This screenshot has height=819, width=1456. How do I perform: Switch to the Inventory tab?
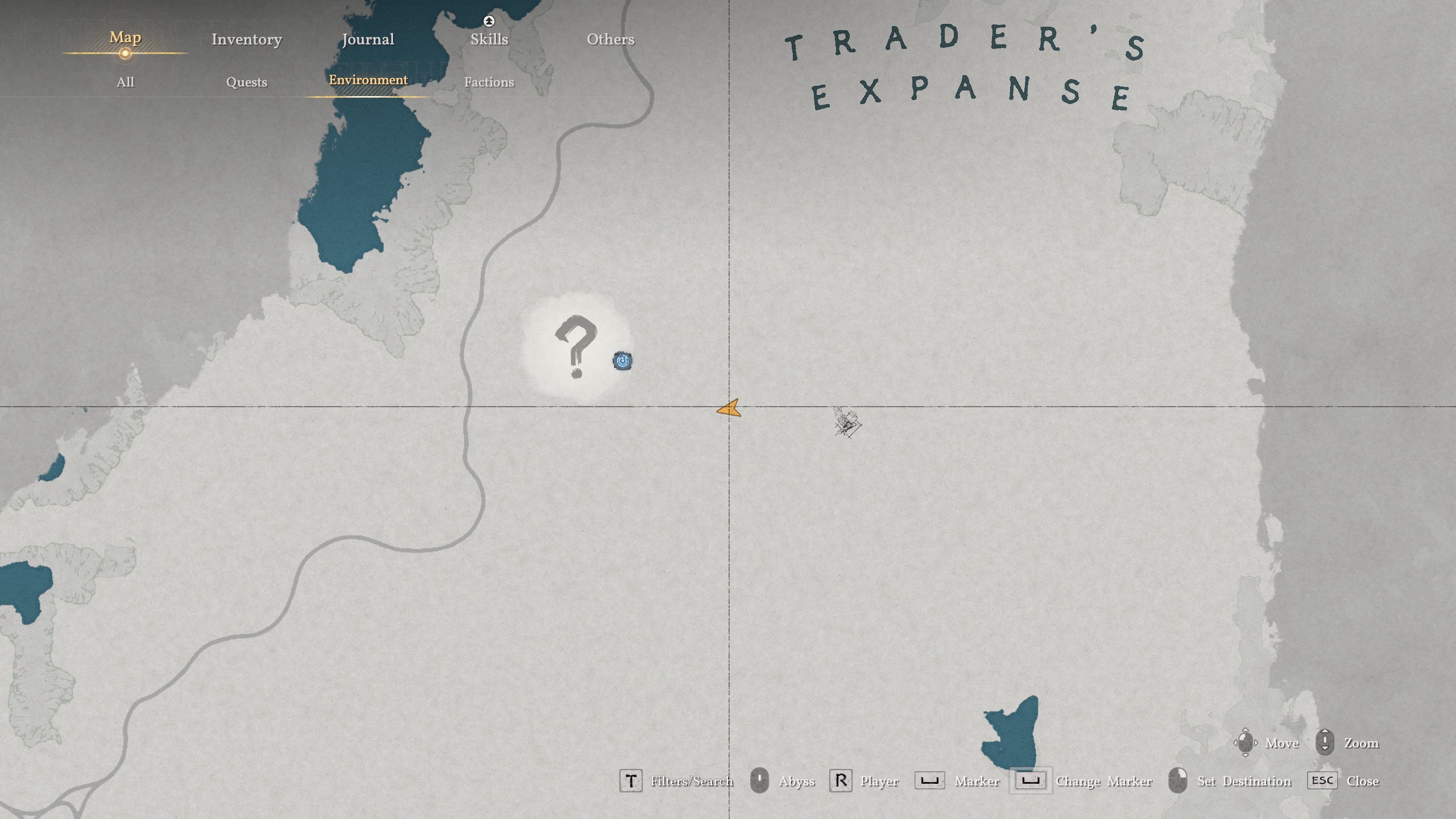tap(246, 39)
